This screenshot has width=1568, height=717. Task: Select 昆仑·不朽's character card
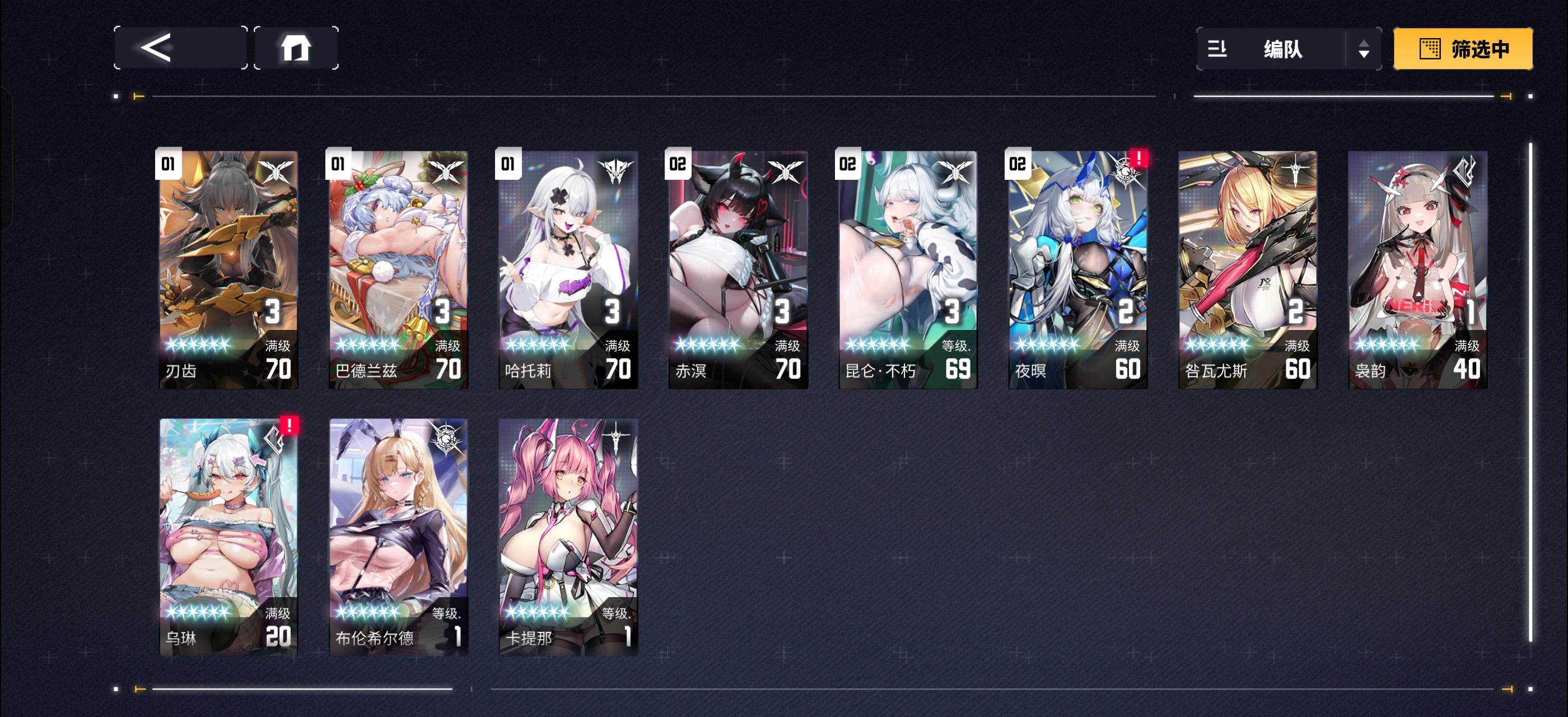pos(908,268)
